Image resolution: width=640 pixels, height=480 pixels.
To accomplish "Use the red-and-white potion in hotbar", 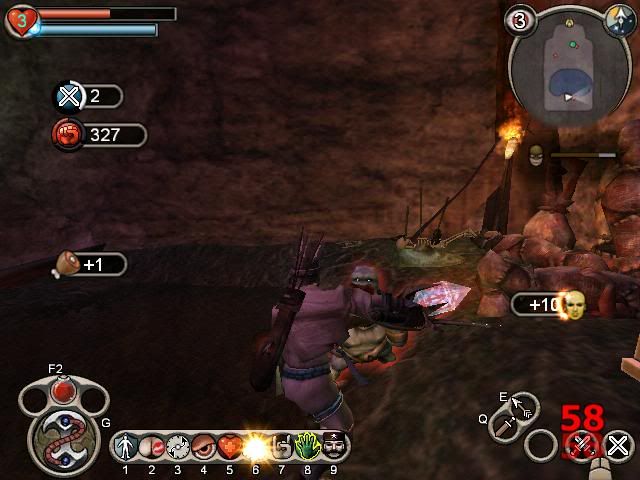I will [152, 446].
